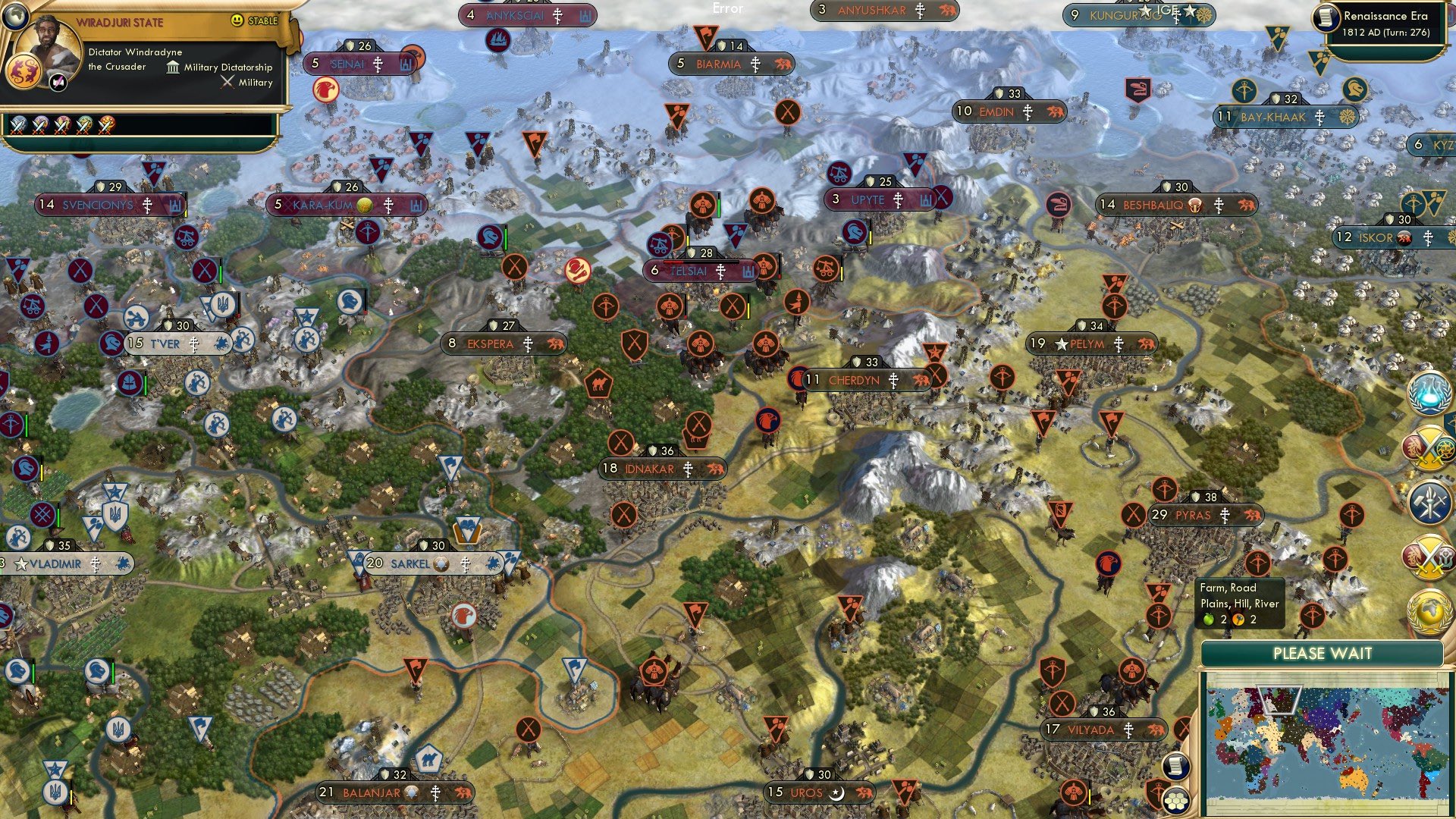This screenshot has width=1456, height=819.
Task: Select the science flask icon on right sidebar
Action: 1428,392
